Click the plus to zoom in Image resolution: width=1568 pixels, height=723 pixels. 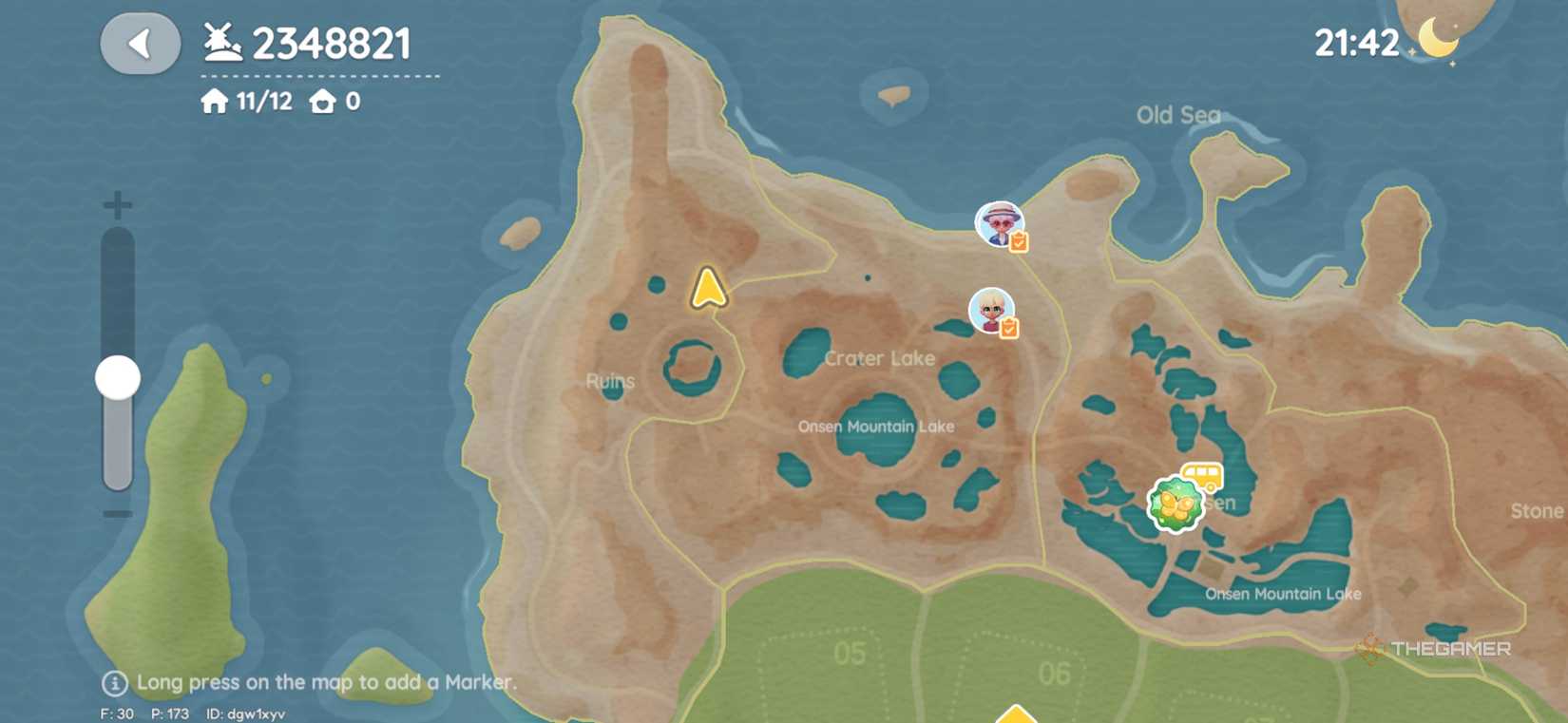click(x=116, y=202)
